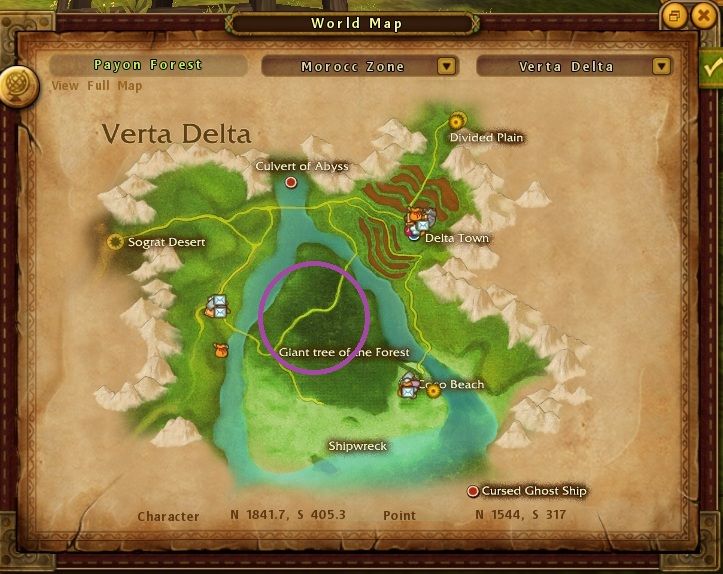This screenshot has height=574, width=723.
Task: Select the Payon Forest location field
Action: 148,65
